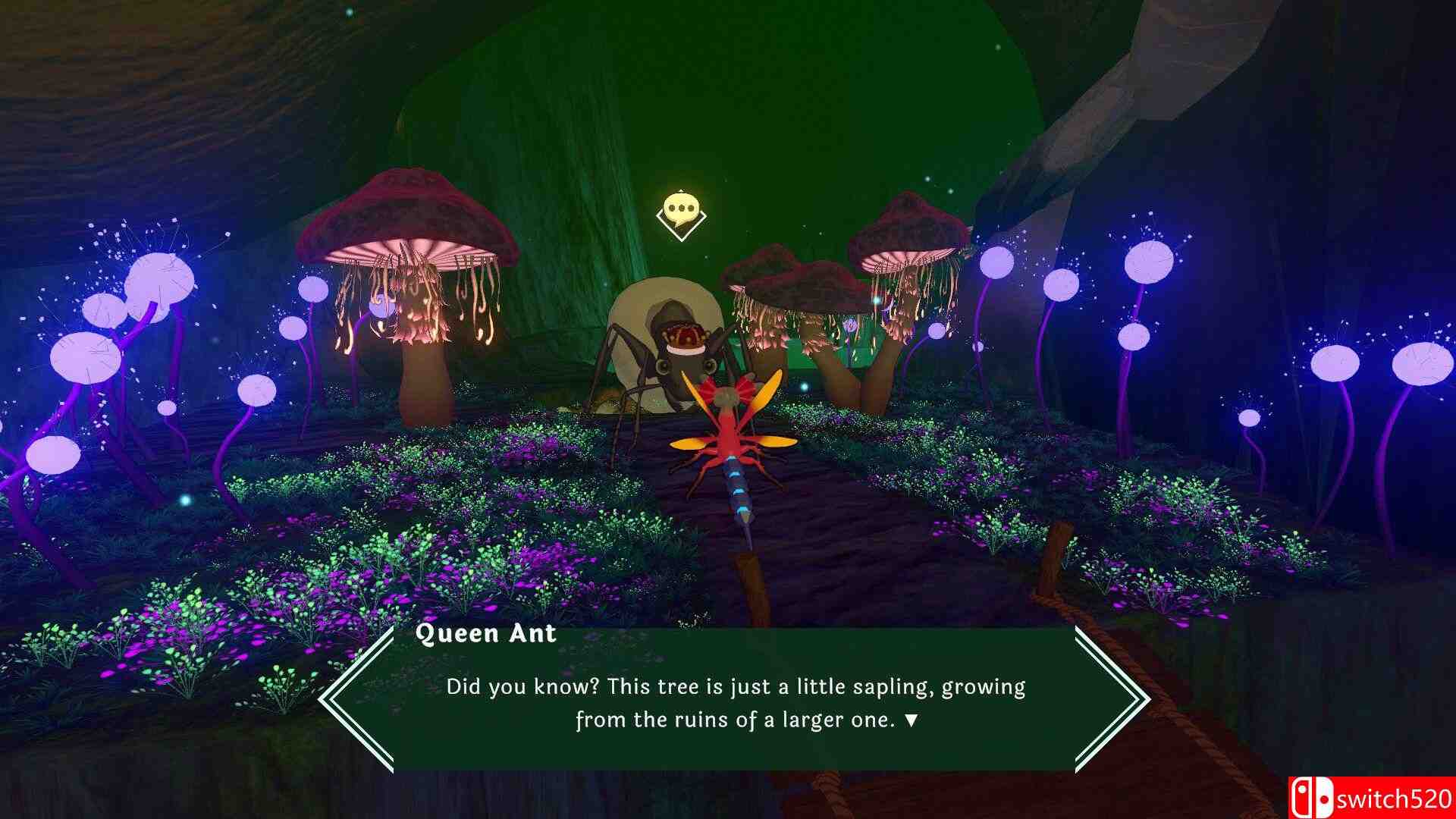Select the speech bubble icon above Queen Ant
The image size is (1456, 819).
click(x=680, y=209)
